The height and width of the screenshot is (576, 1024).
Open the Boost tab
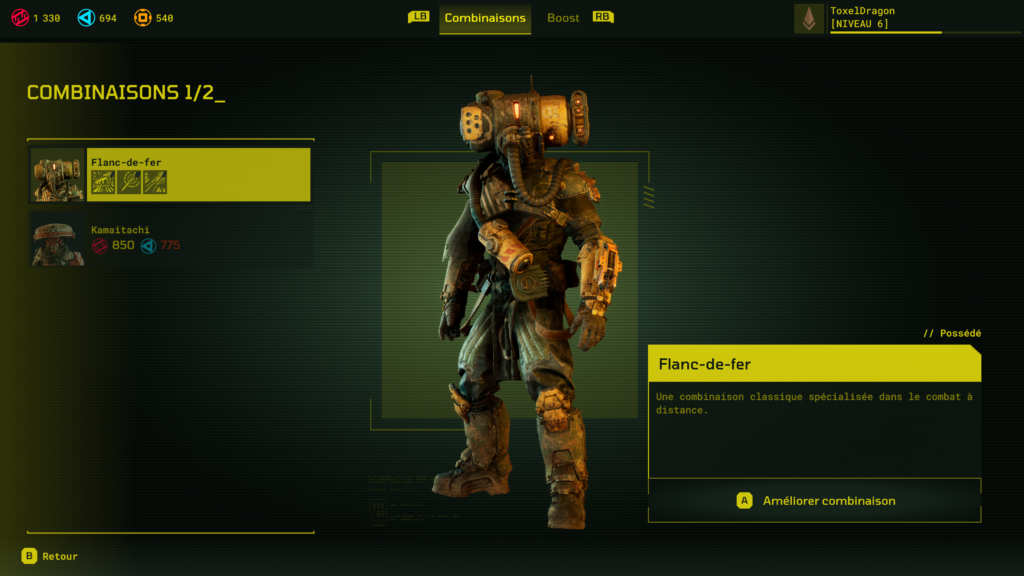click(563, 18)
